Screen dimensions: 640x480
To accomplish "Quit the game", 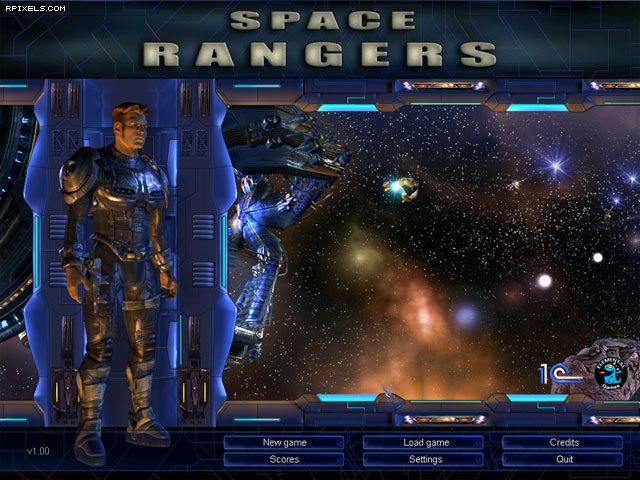I will [564, 460].
